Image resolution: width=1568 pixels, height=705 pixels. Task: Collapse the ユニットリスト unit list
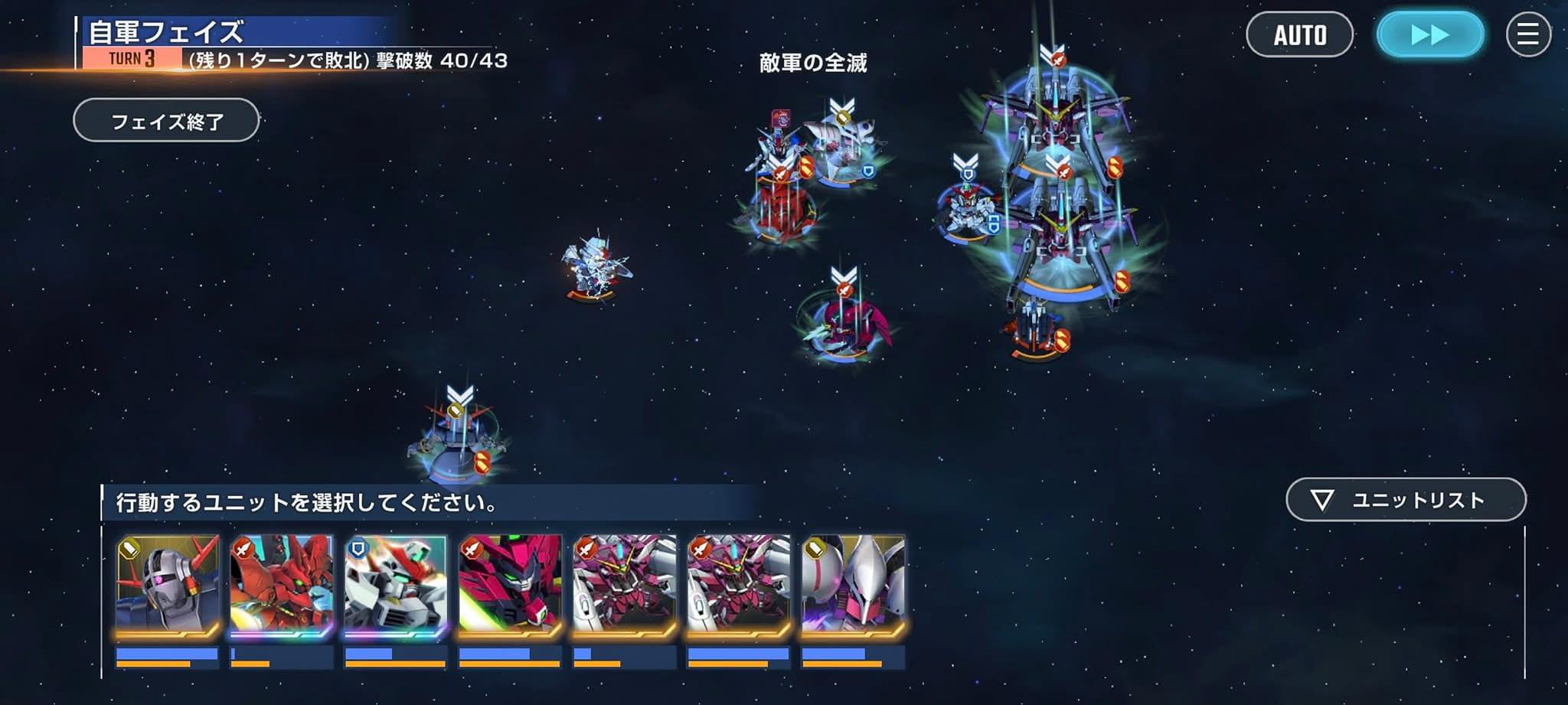(x=1406, y=500)
